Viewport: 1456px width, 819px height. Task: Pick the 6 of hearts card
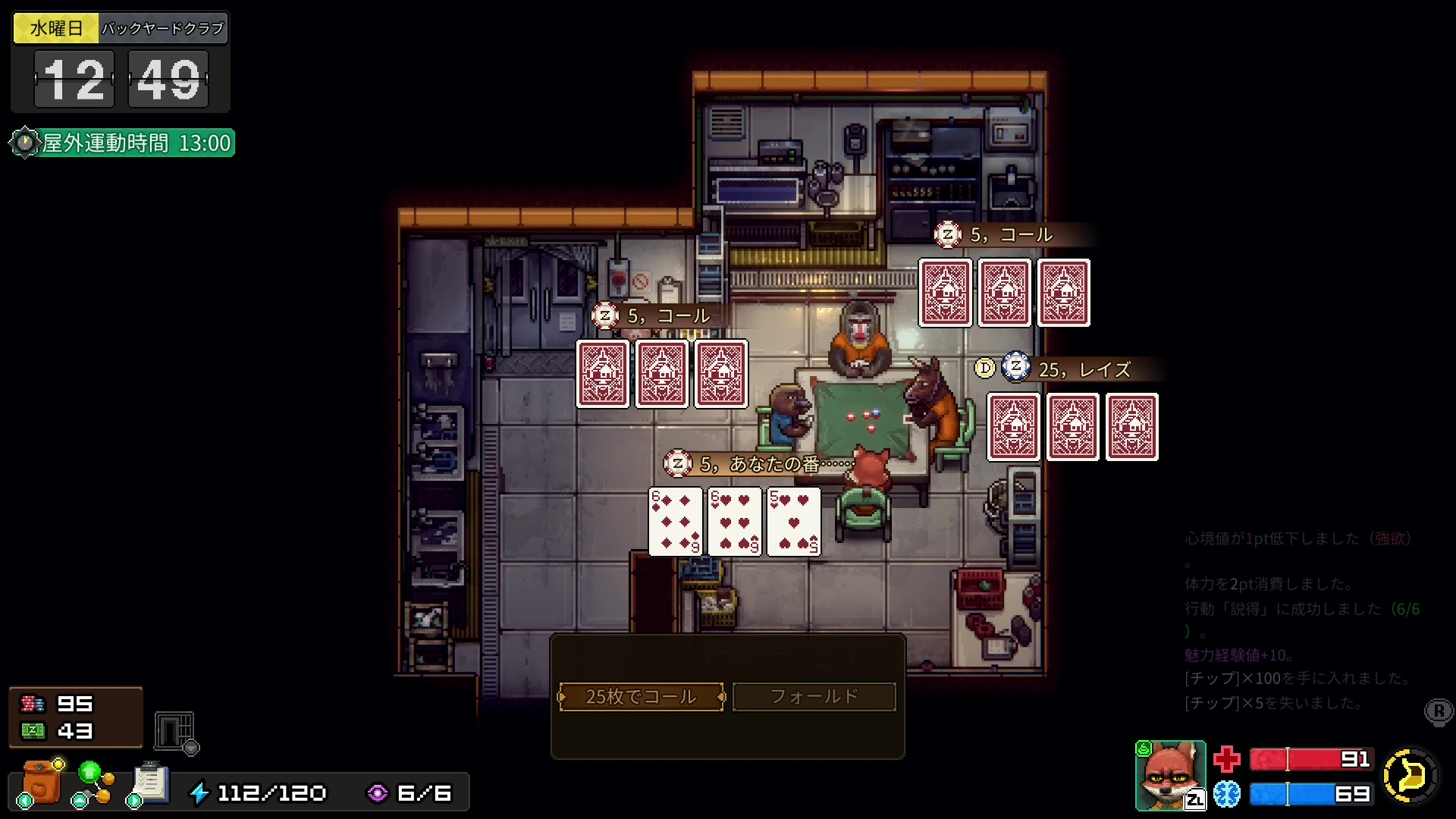click(x=734, y=522)
